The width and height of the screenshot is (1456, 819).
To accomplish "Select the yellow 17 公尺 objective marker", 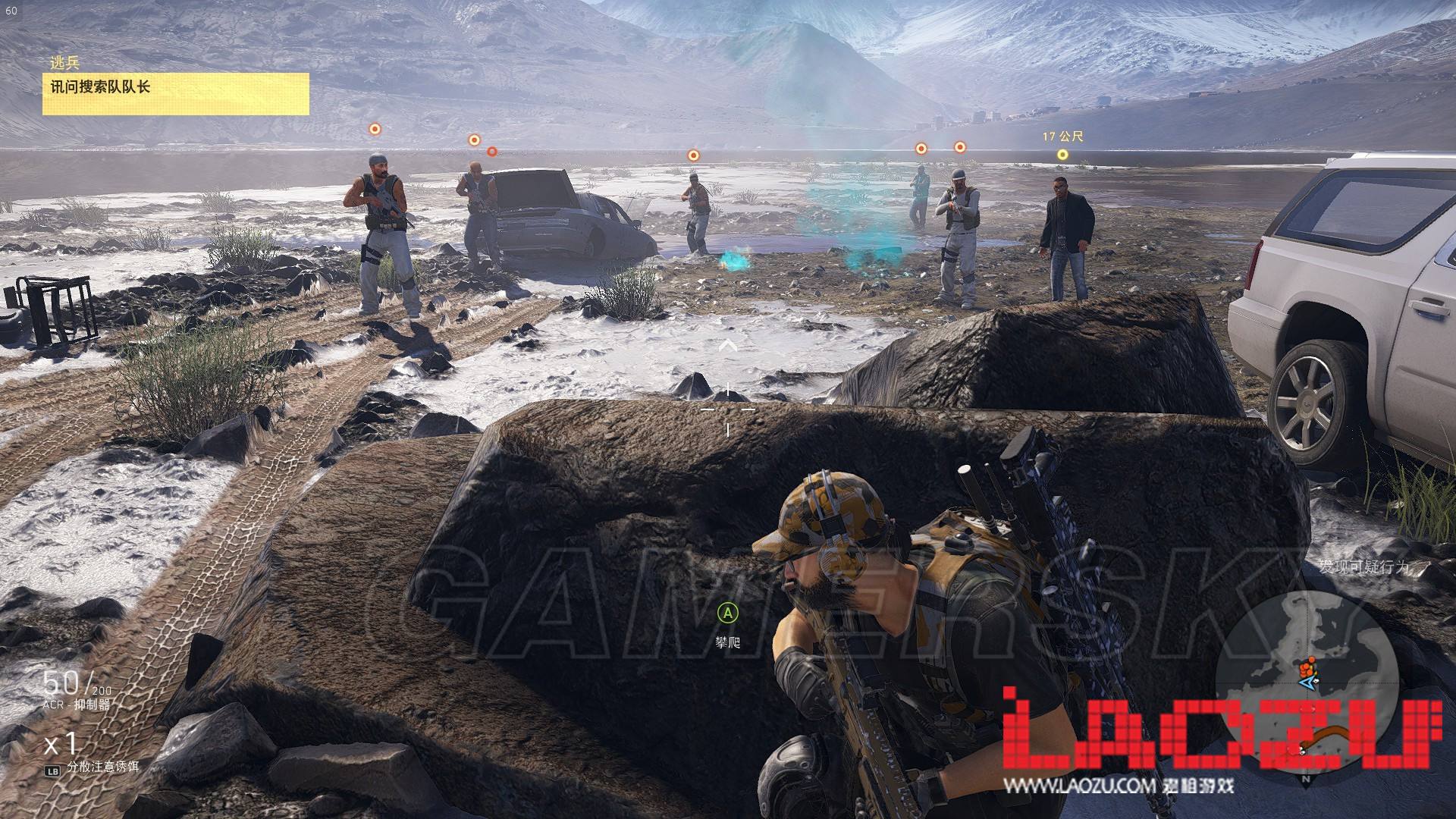I will [x=1062, y=155].
